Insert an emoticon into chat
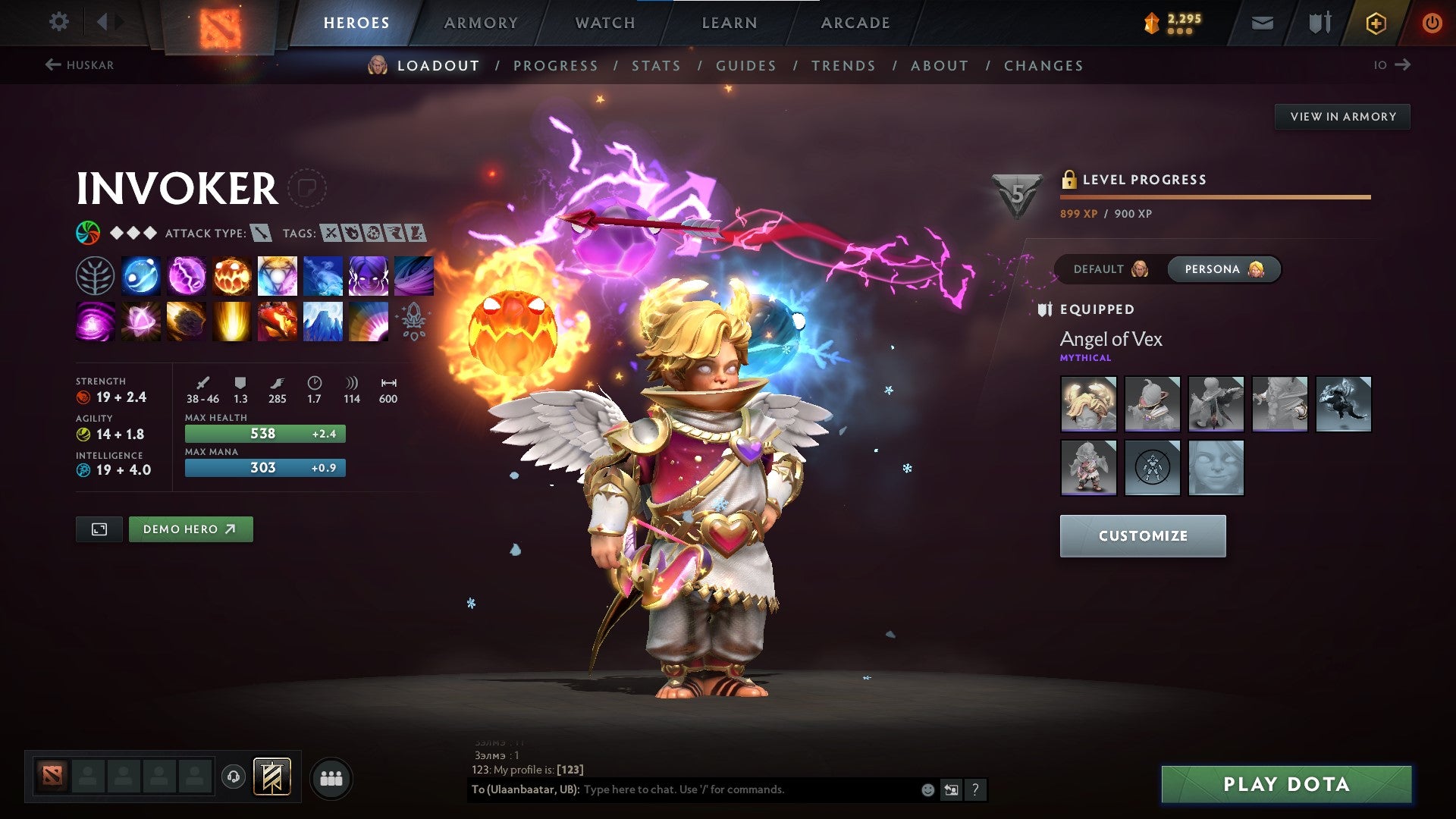The height and width of the screenshot is (819, 1456). [927, 789]
